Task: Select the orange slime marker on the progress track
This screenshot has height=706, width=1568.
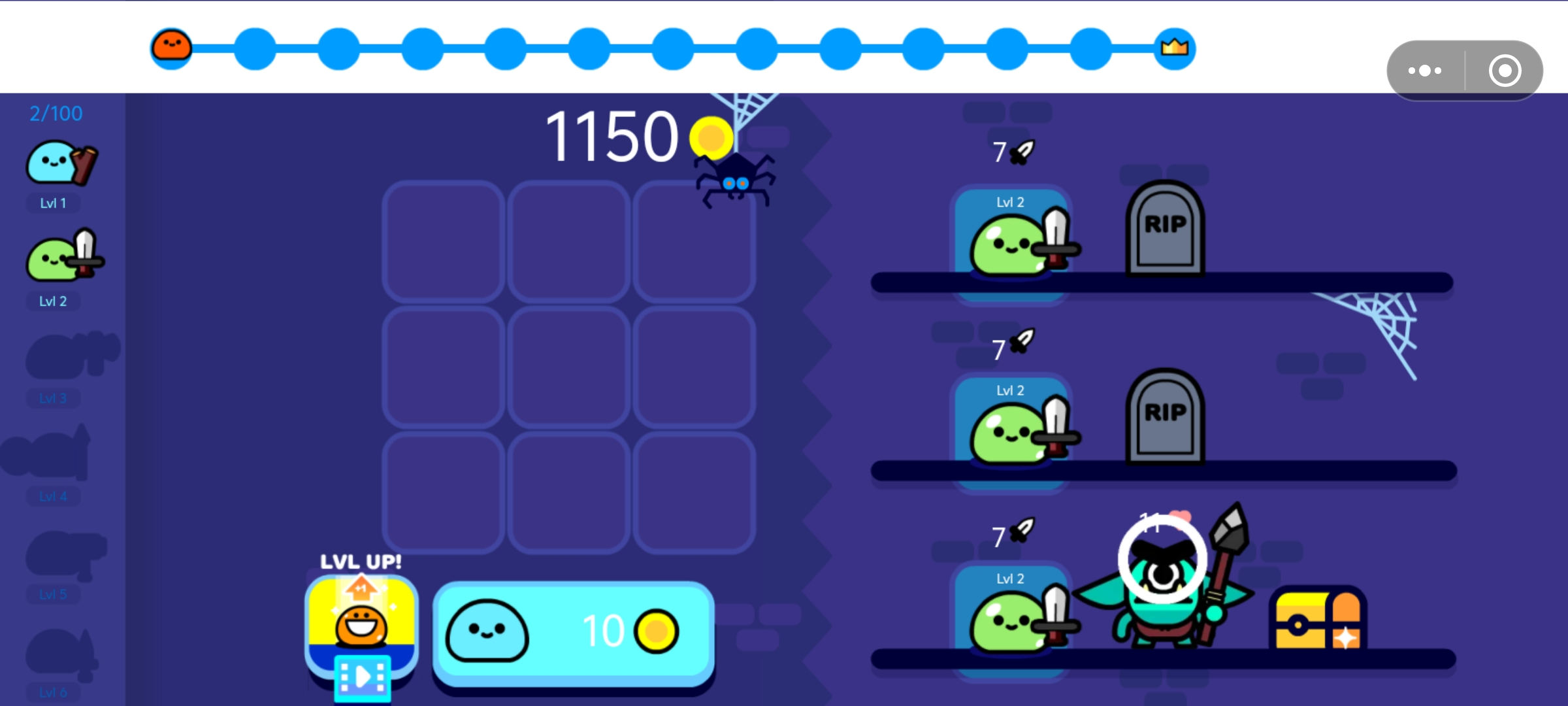Action: pyautogui.click(x=171, y=47)
